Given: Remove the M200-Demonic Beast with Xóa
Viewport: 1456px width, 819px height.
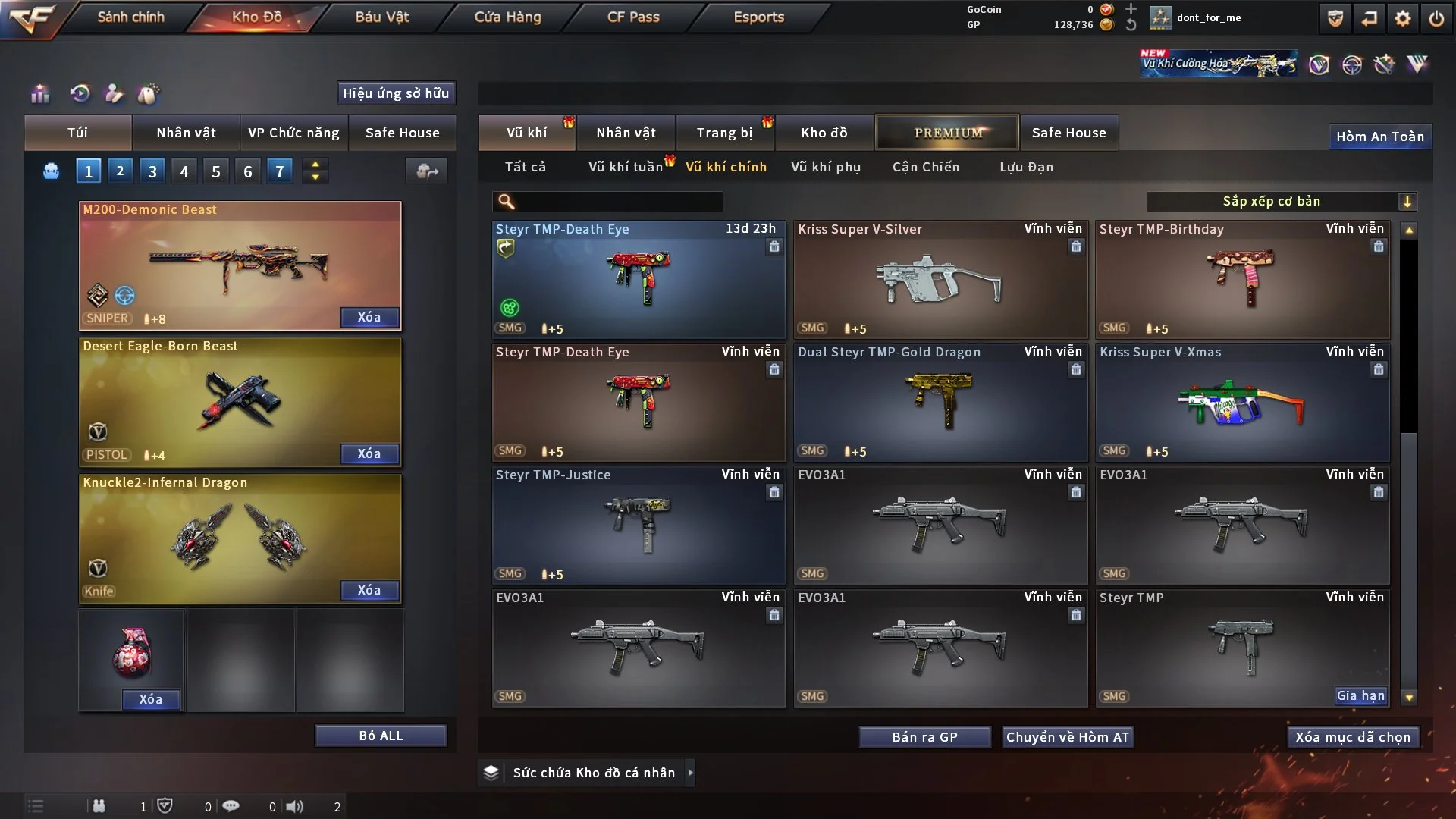Looking at the screenshot, I should (369, 317).
